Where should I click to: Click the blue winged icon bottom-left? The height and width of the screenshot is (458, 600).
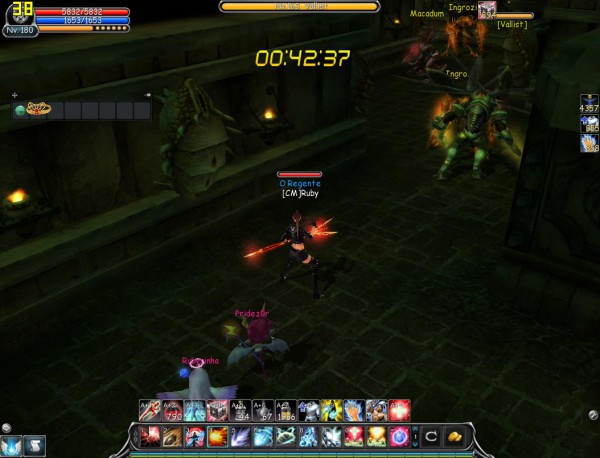[12, 447]
